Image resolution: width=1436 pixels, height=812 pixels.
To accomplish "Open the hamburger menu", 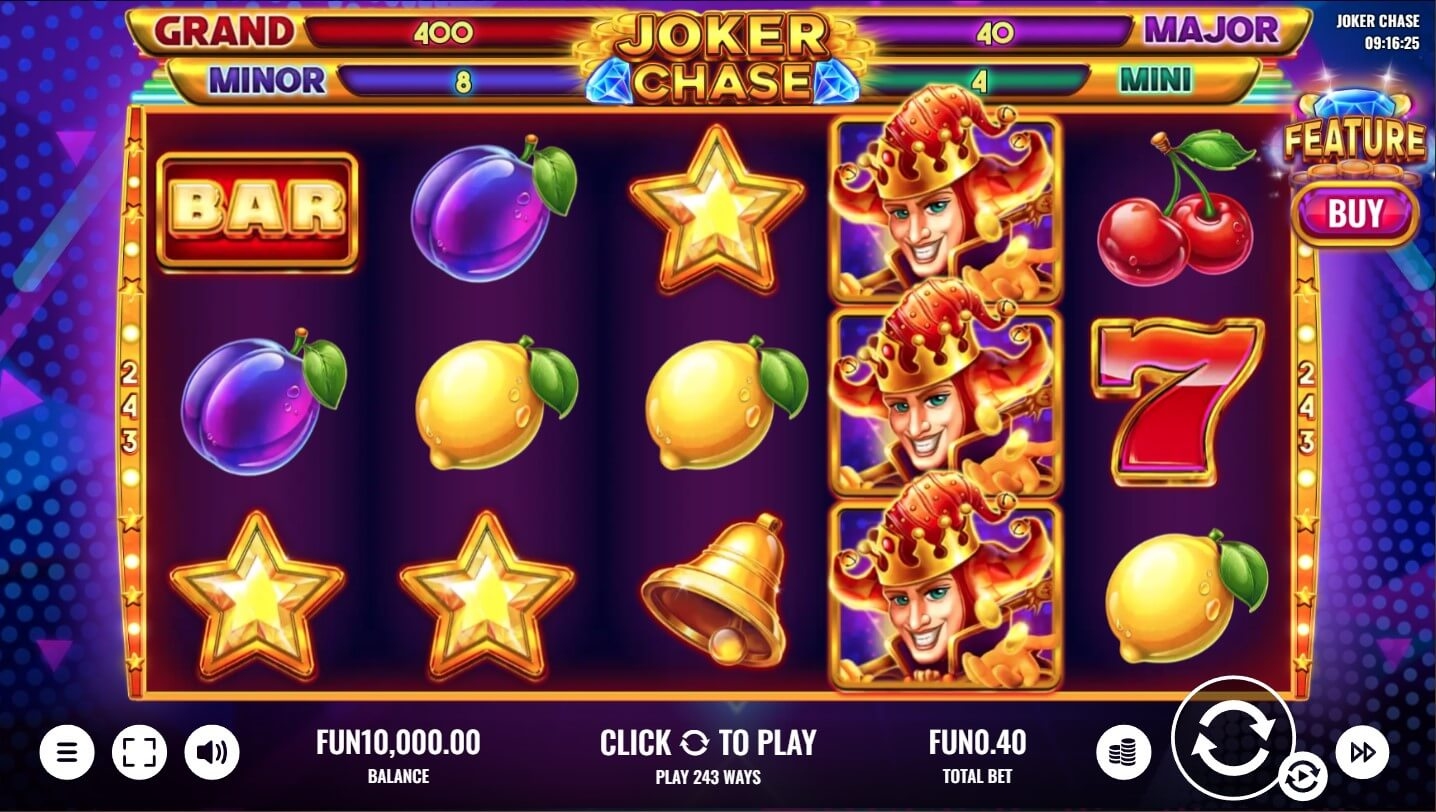I will (x=67, y=751).
